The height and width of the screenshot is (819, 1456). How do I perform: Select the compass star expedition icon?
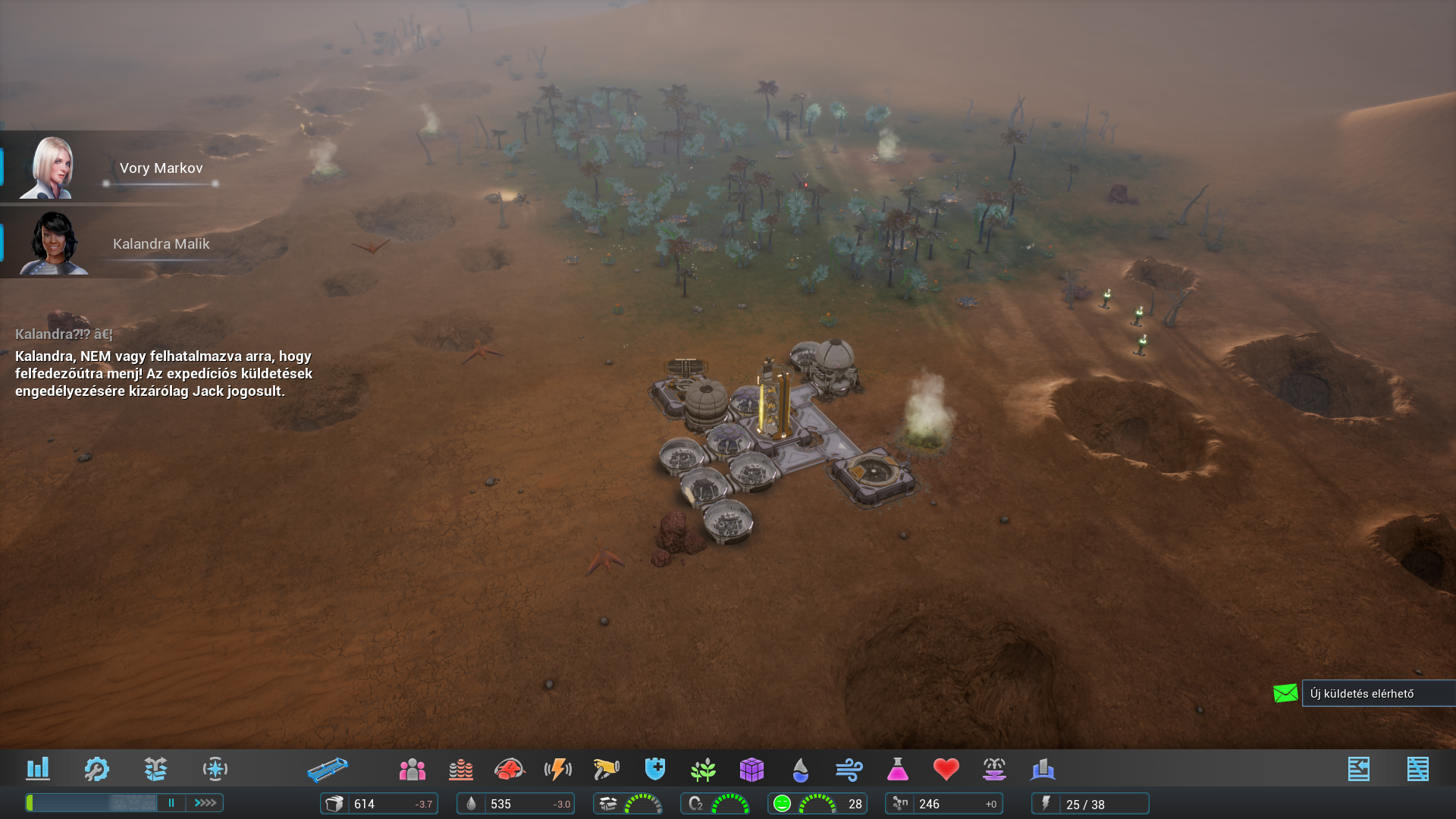pos(215,769)
